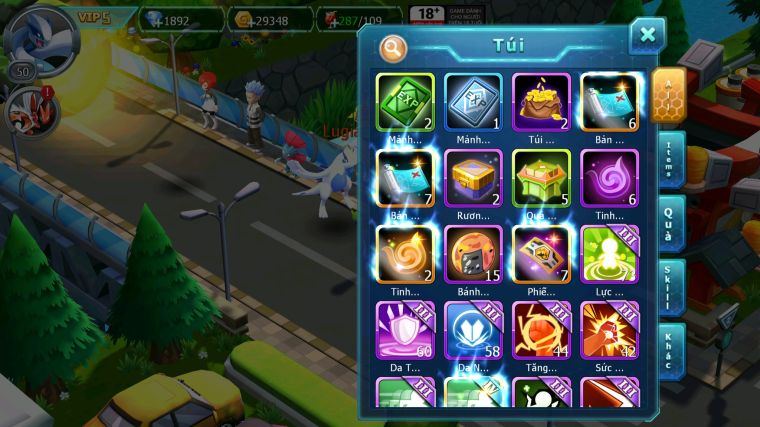Select the purple swirl essence item
Image resolution: width=760 pixels, height=427 pixels.
(x=609, y=179)
